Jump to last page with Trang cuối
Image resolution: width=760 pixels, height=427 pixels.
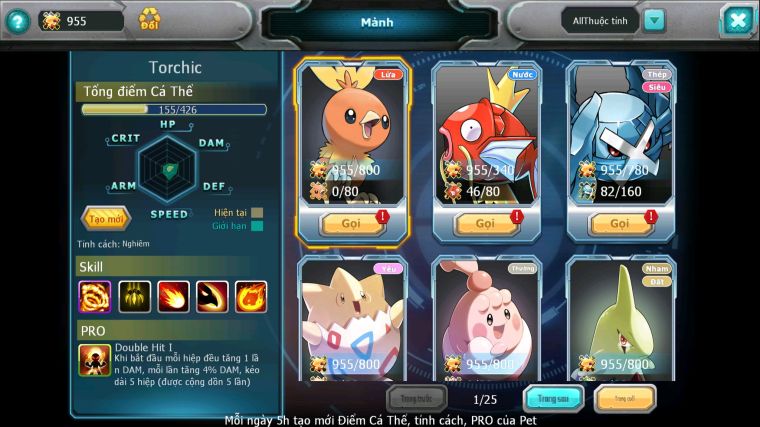click(624, 399)
